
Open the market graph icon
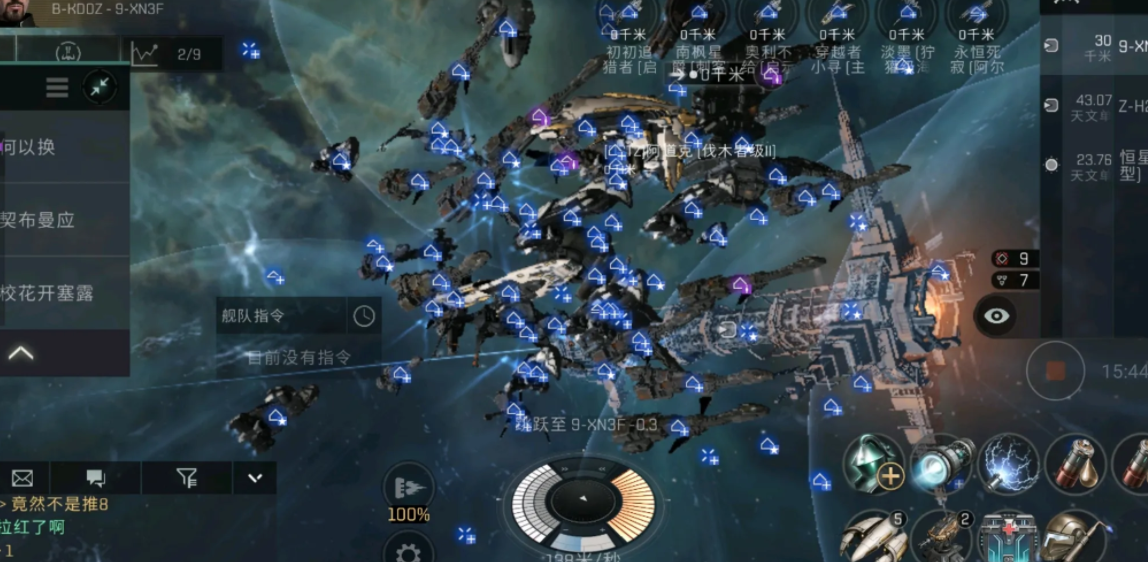(x=145, y=54)
